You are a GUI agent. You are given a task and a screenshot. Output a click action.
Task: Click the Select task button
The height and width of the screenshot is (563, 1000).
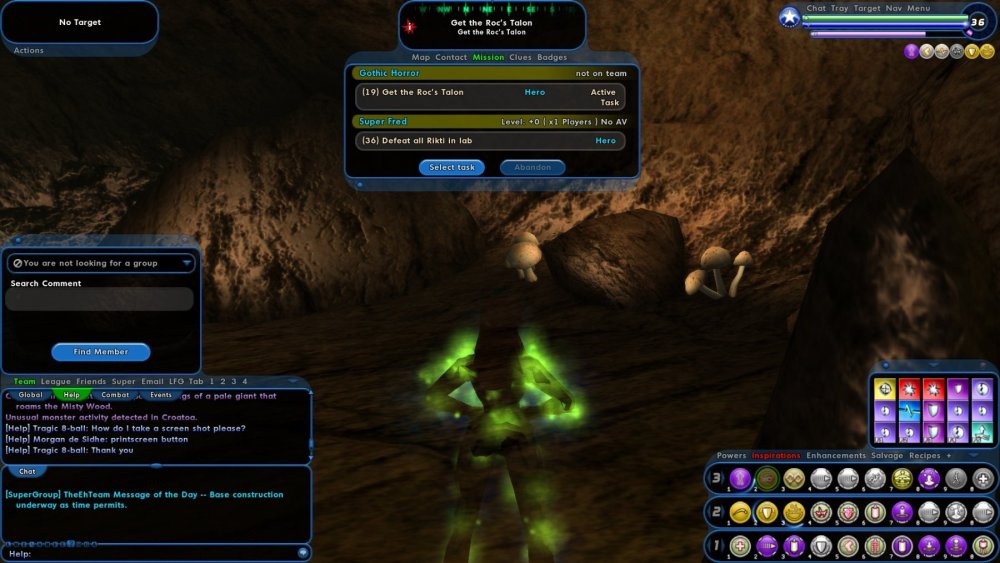[x=451, y=167]
